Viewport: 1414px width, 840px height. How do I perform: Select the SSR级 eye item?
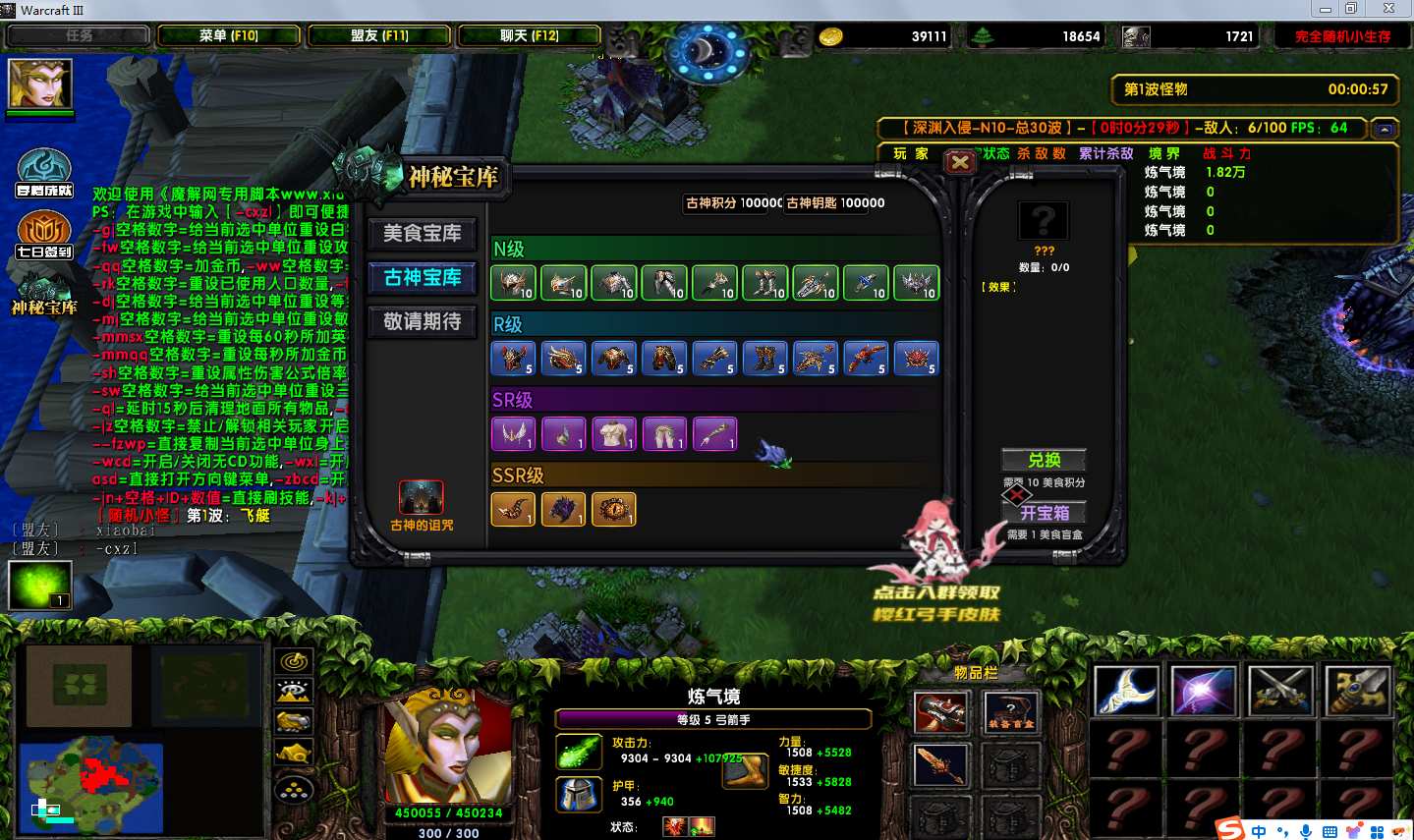tap(613, 509)
